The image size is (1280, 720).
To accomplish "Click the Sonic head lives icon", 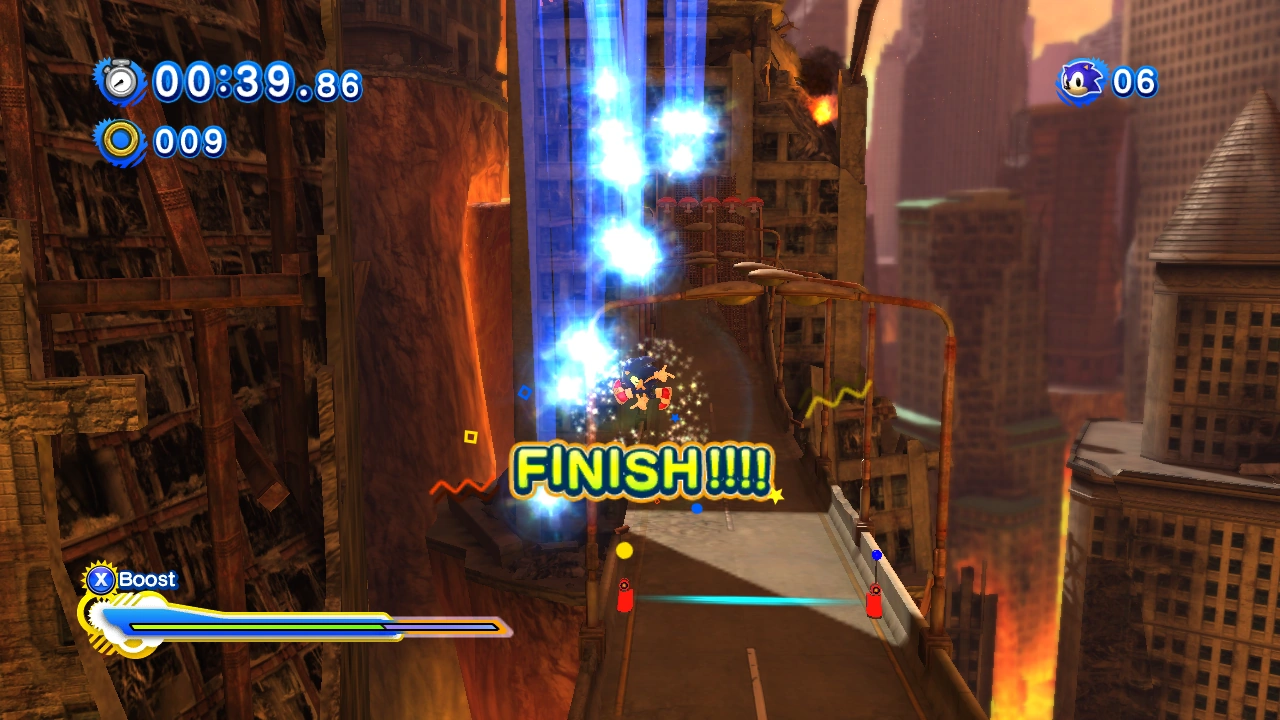I will [1082, 81].
